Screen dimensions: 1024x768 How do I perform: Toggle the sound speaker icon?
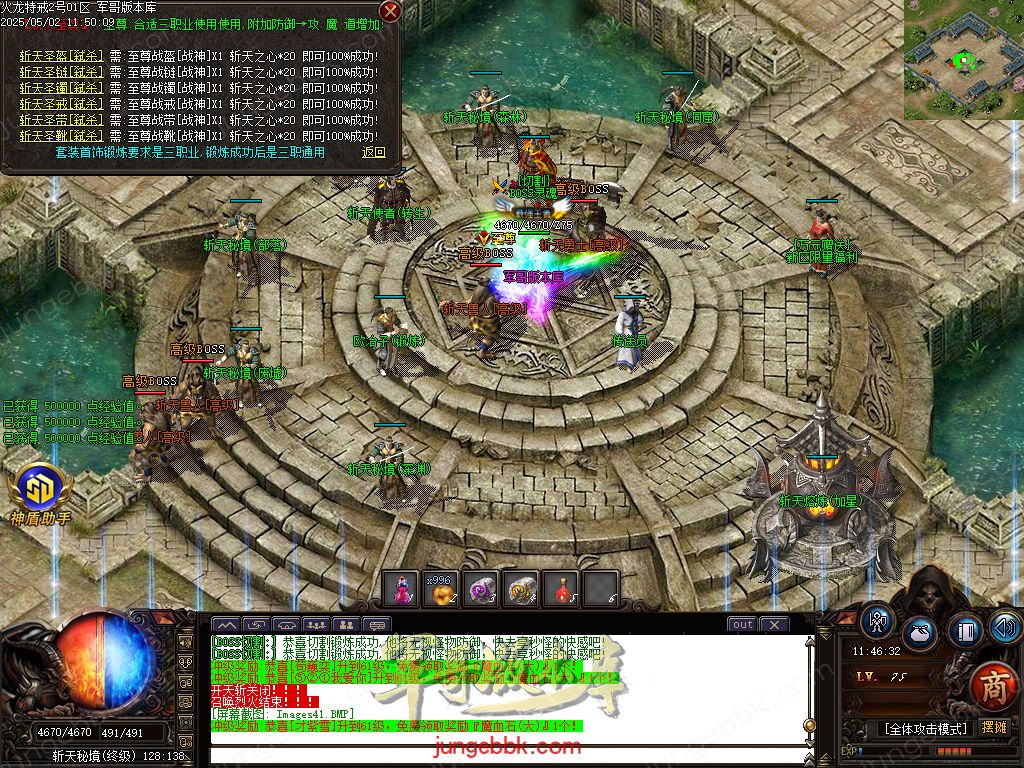coord(1005,628)
